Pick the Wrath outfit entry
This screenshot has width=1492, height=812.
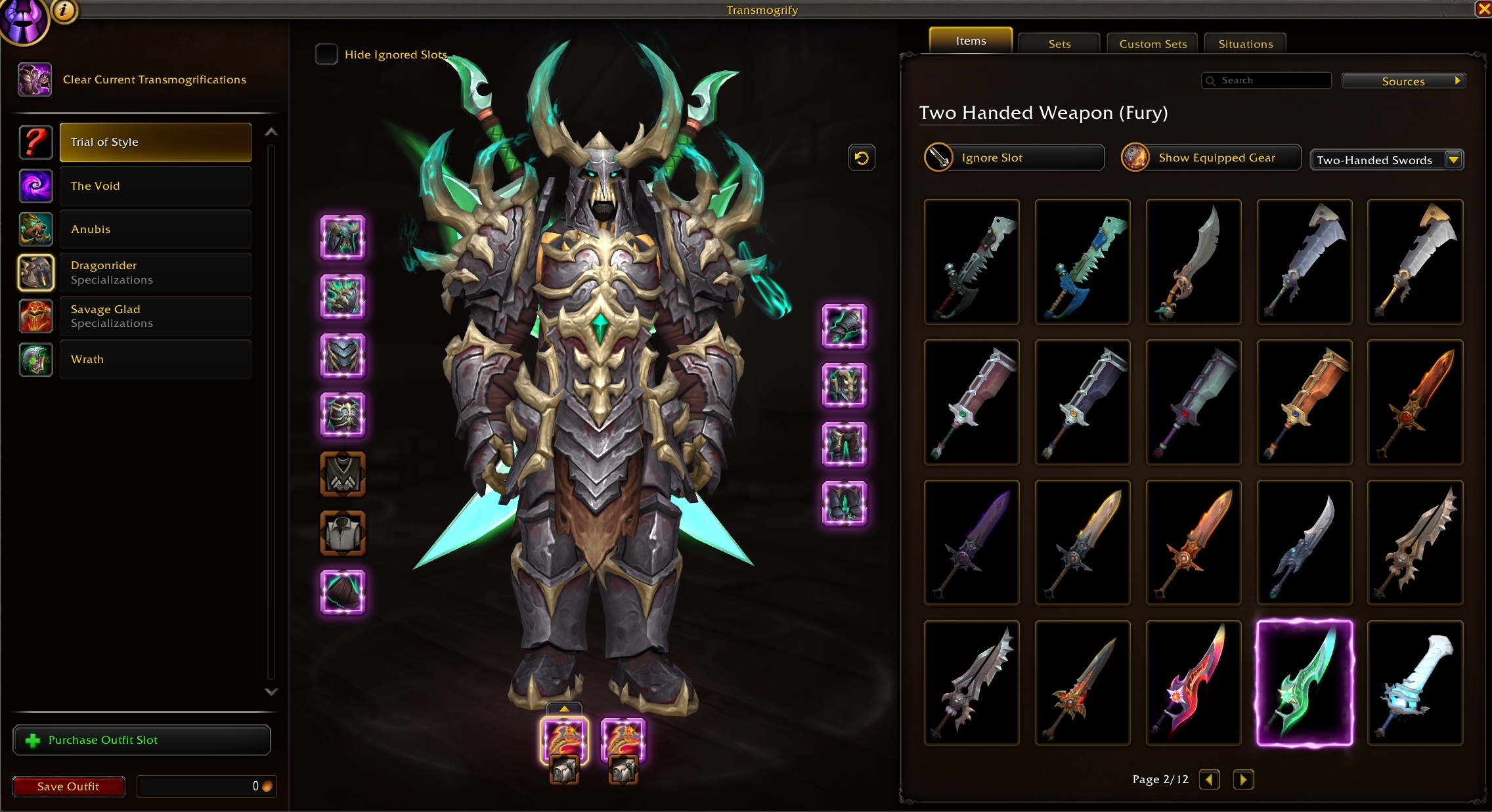pyautogui.click(x=155, y=359)
